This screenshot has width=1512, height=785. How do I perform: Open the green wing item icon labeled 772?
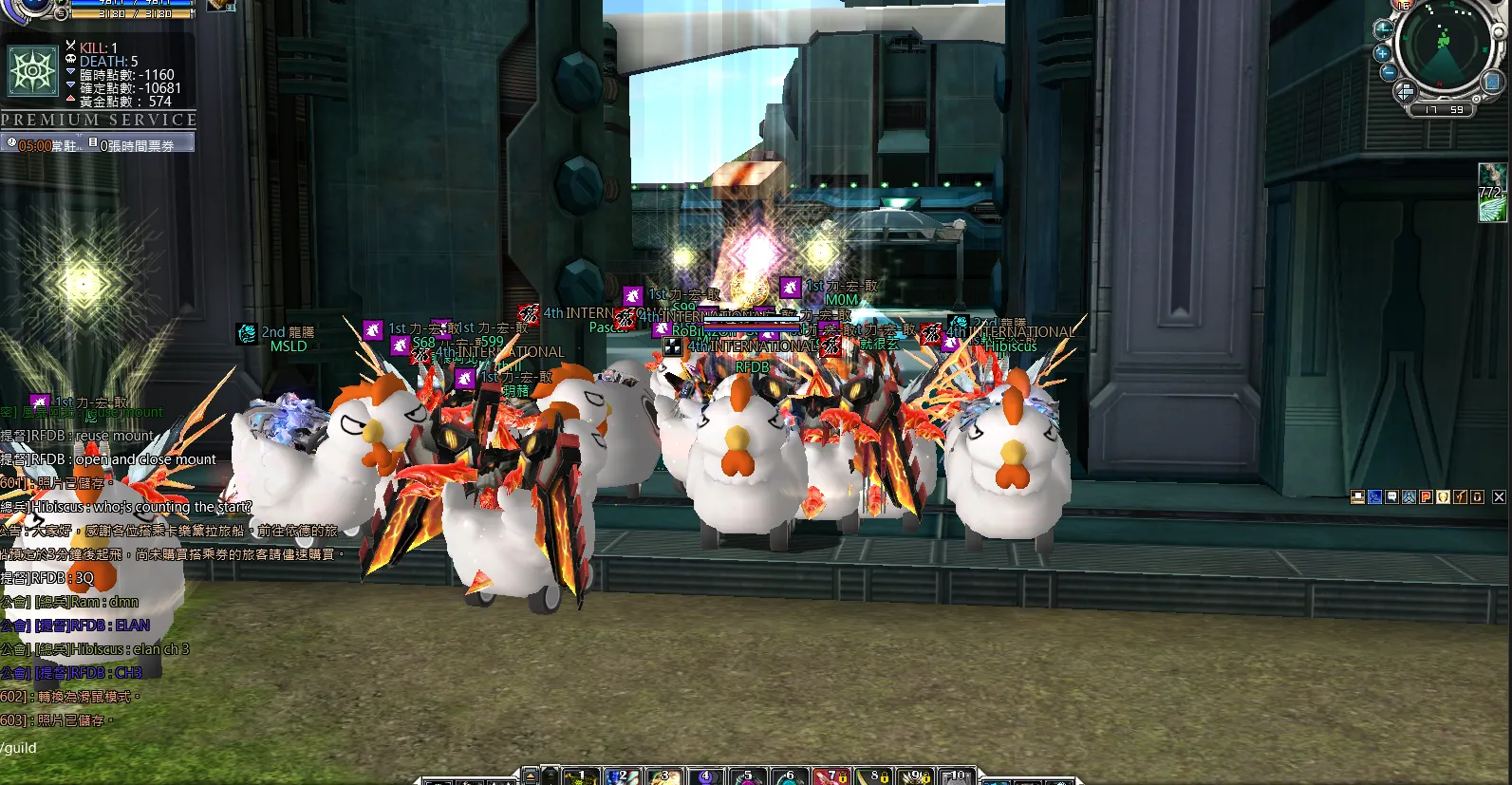(x=1492, y=192)
